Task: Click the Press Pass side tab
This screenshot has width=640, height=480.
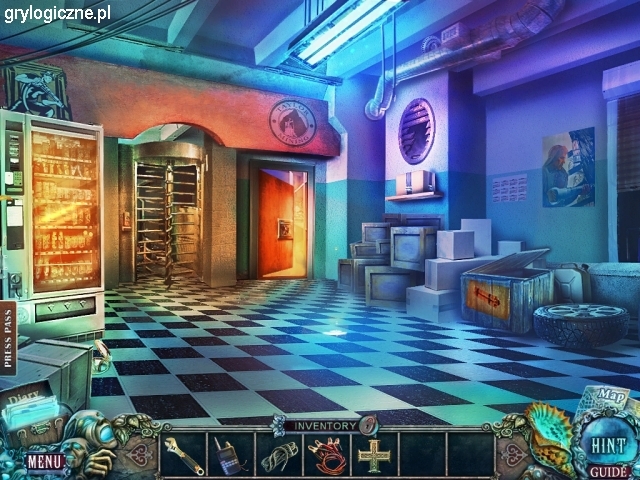Action: click(x=9, y=338)
